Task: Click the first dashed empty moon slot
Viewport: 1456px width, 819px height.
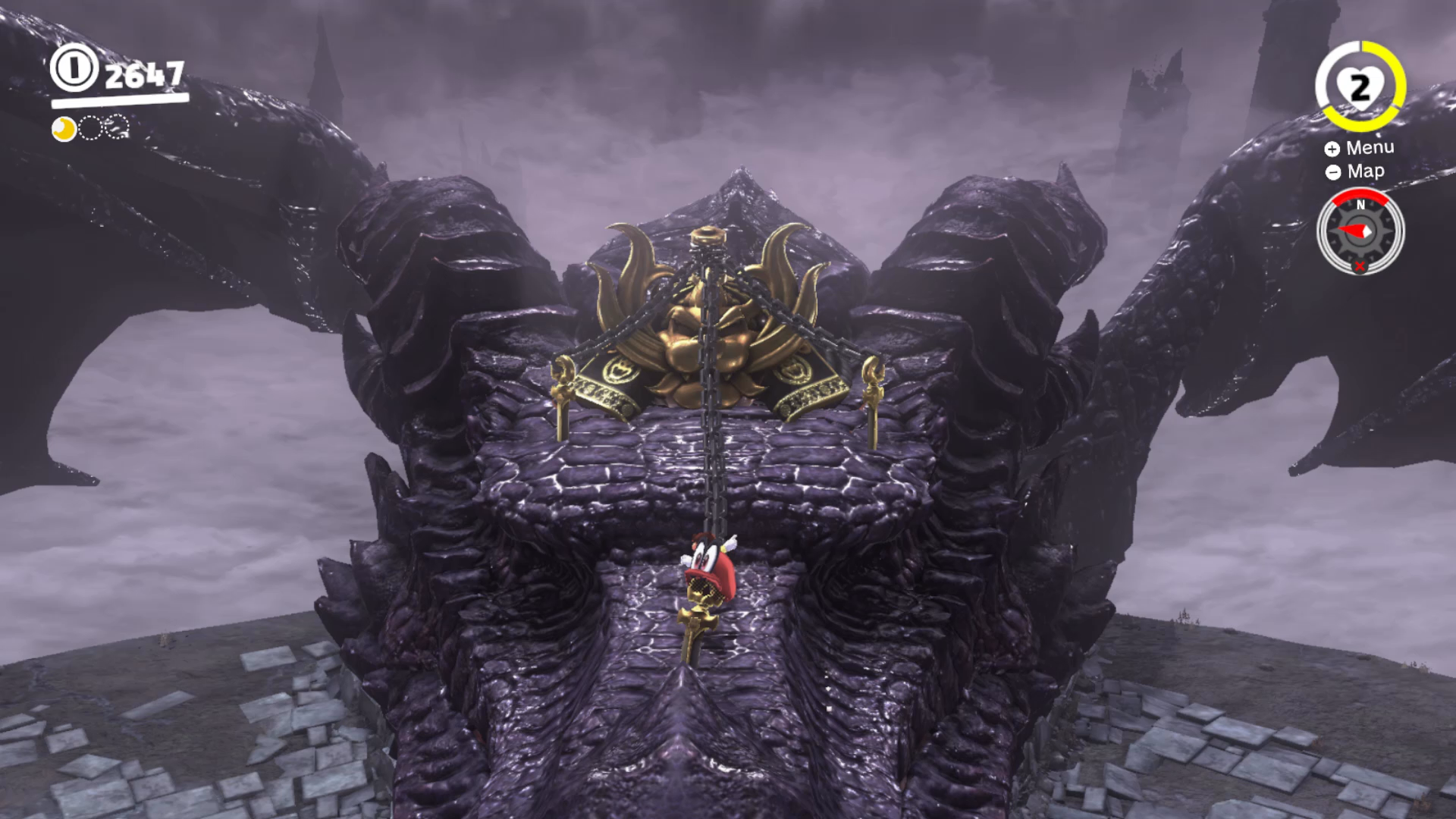Action: 89,128
